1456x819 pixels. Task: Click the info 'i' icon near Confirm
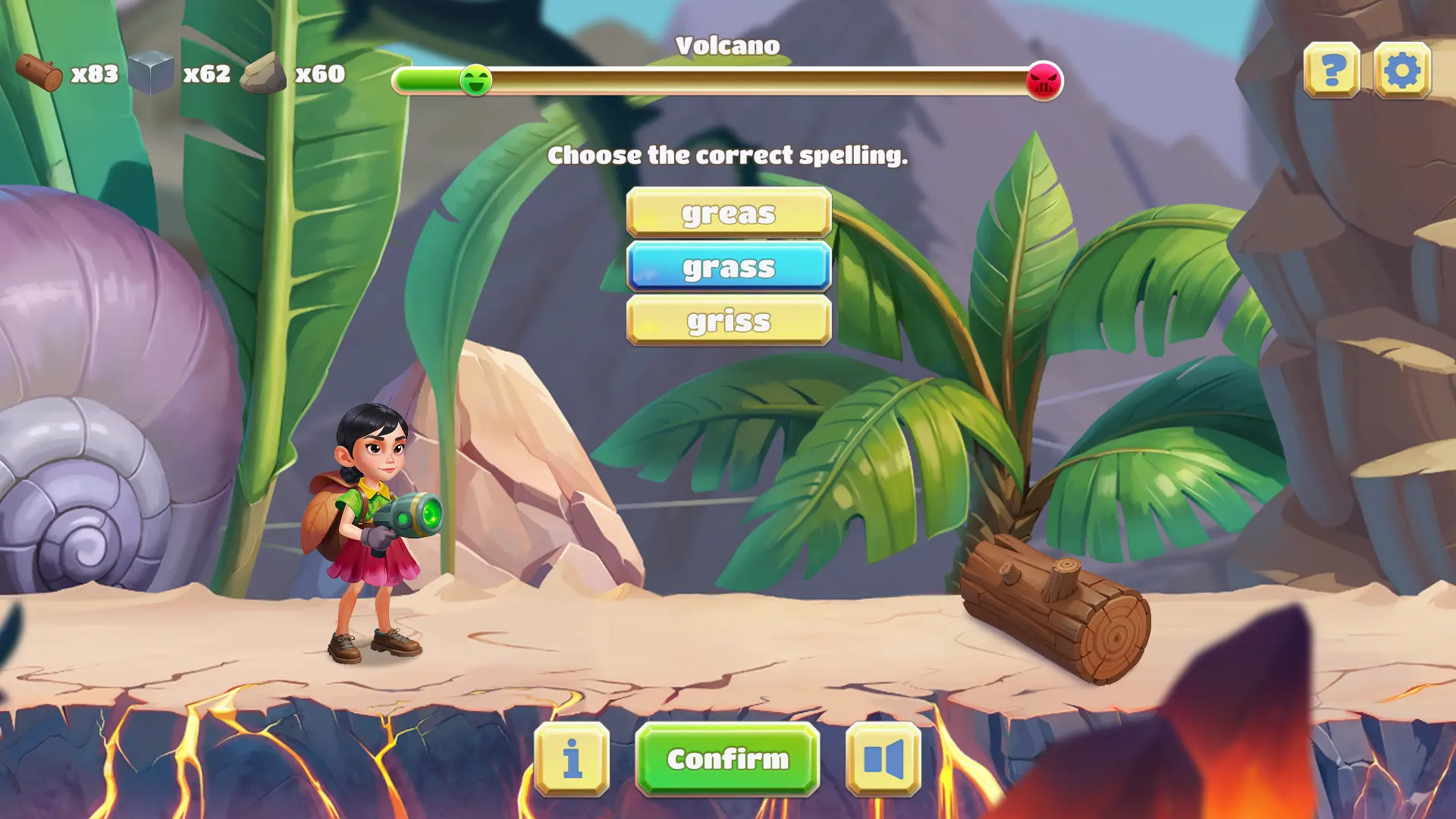click(x=573, y=759)
